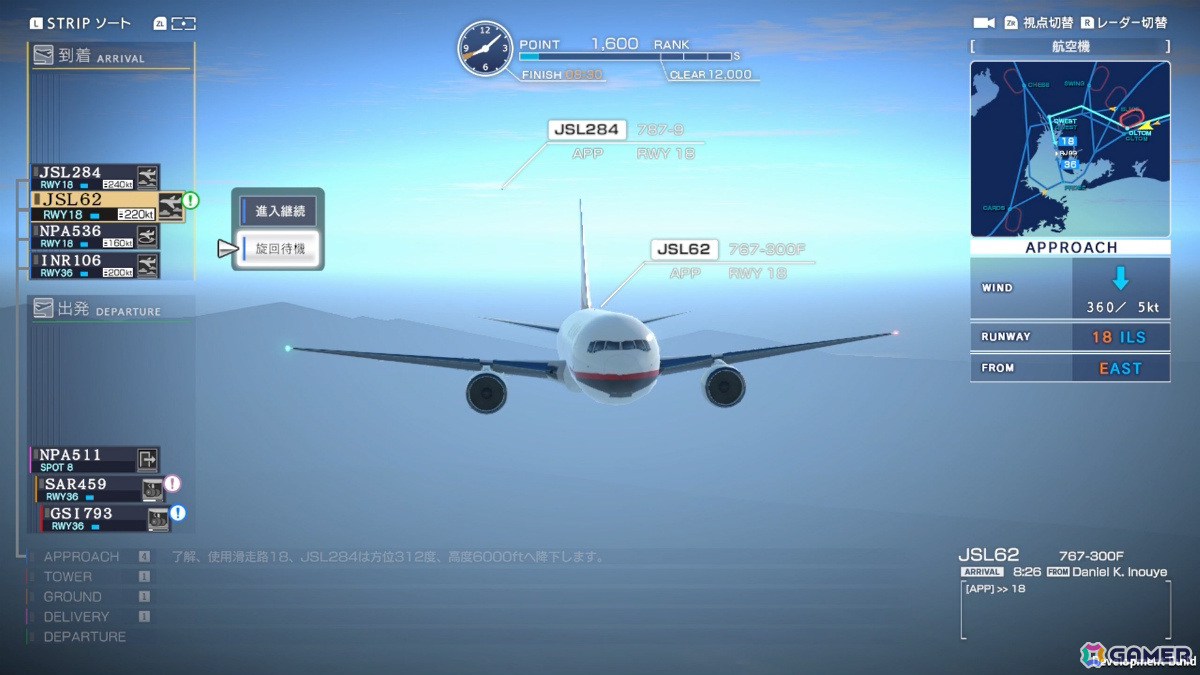The width and height of the screenshot is (1200, 675).
Task: Open the radar map in the corner
Action: pos(1069,149)
